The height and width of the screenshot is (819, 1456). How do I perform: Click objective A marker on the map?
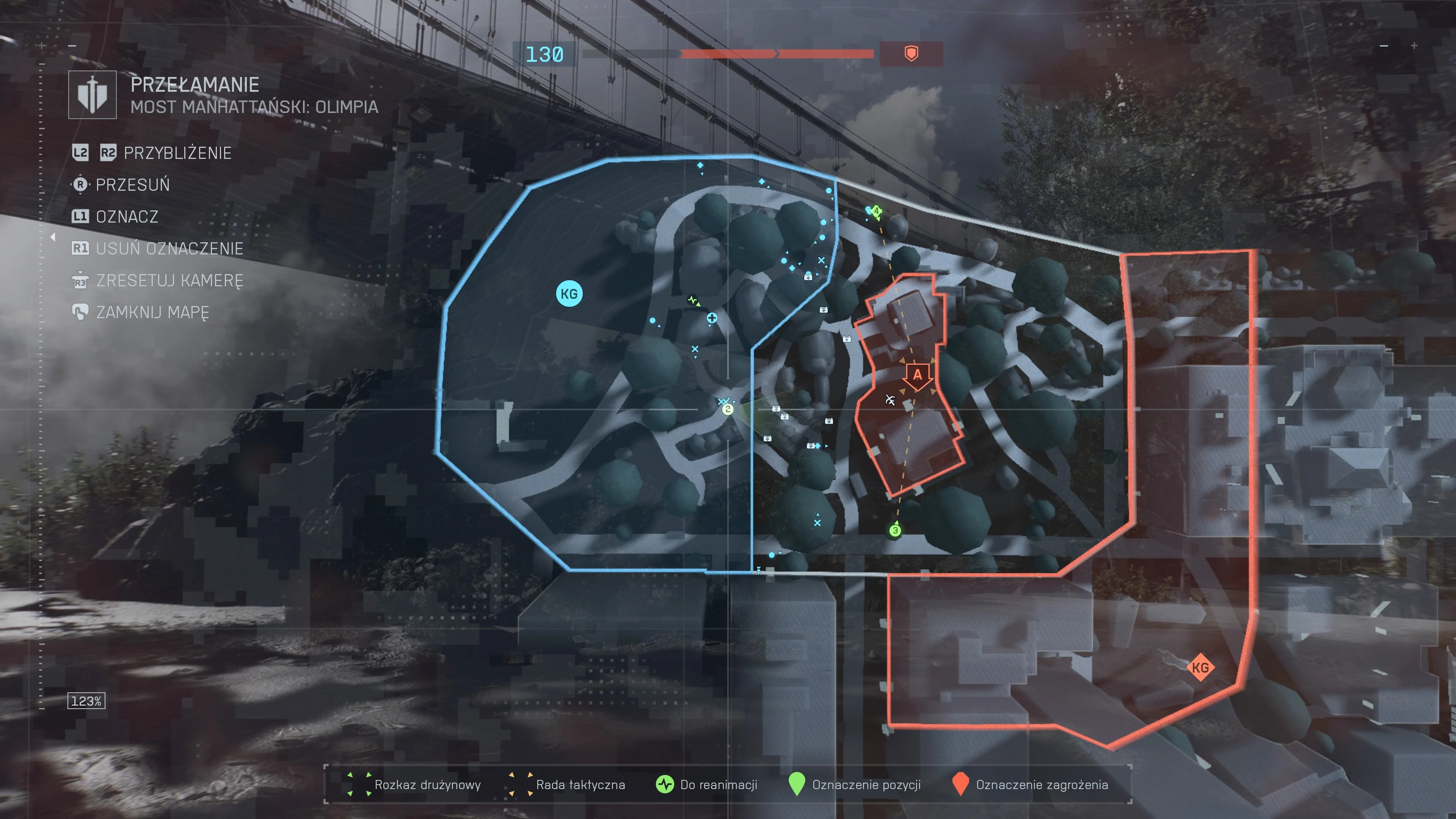tap(917, 375)
